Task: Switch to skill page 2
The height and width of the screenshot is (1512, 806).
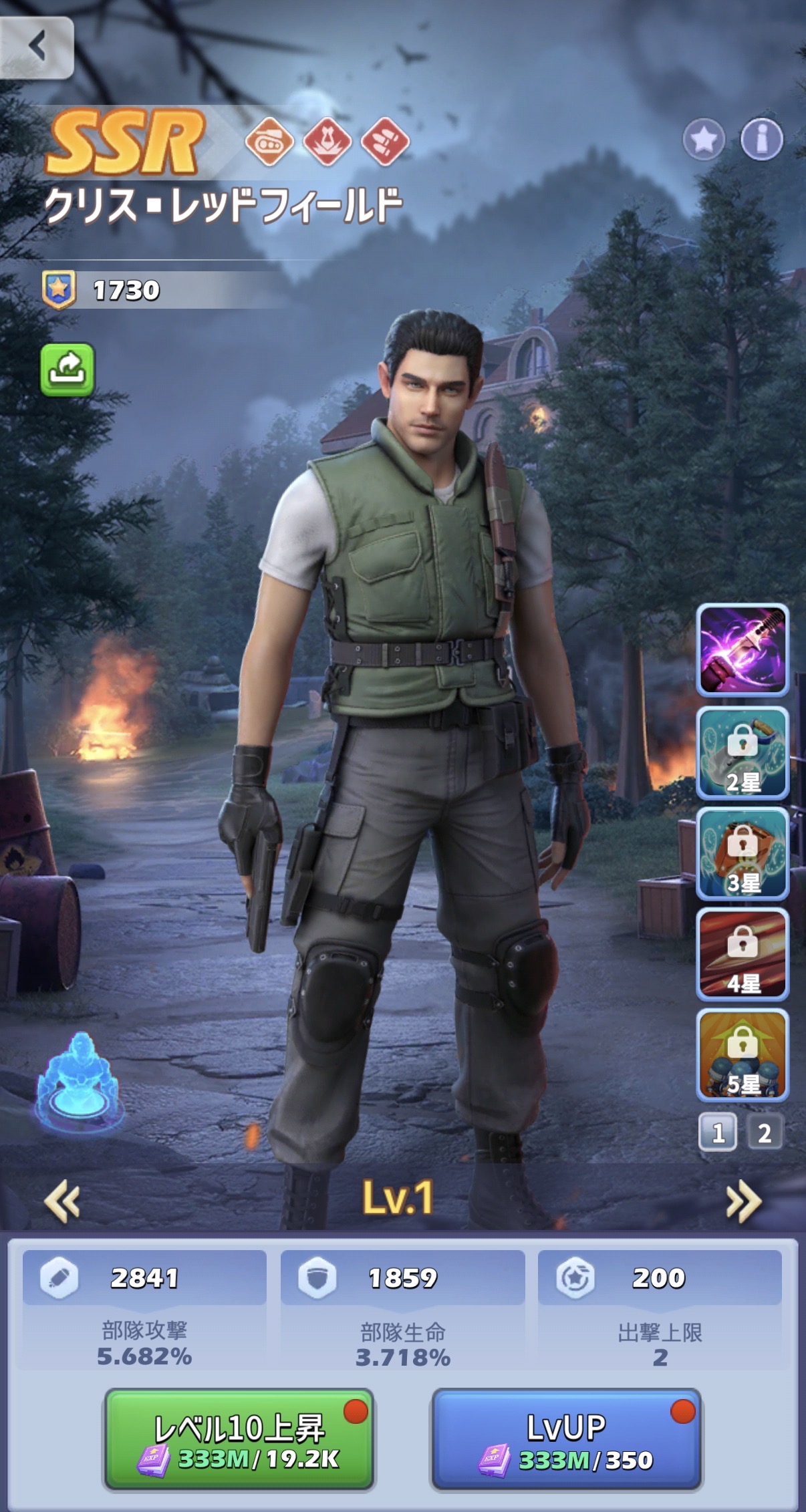Action: [765, 1132]
